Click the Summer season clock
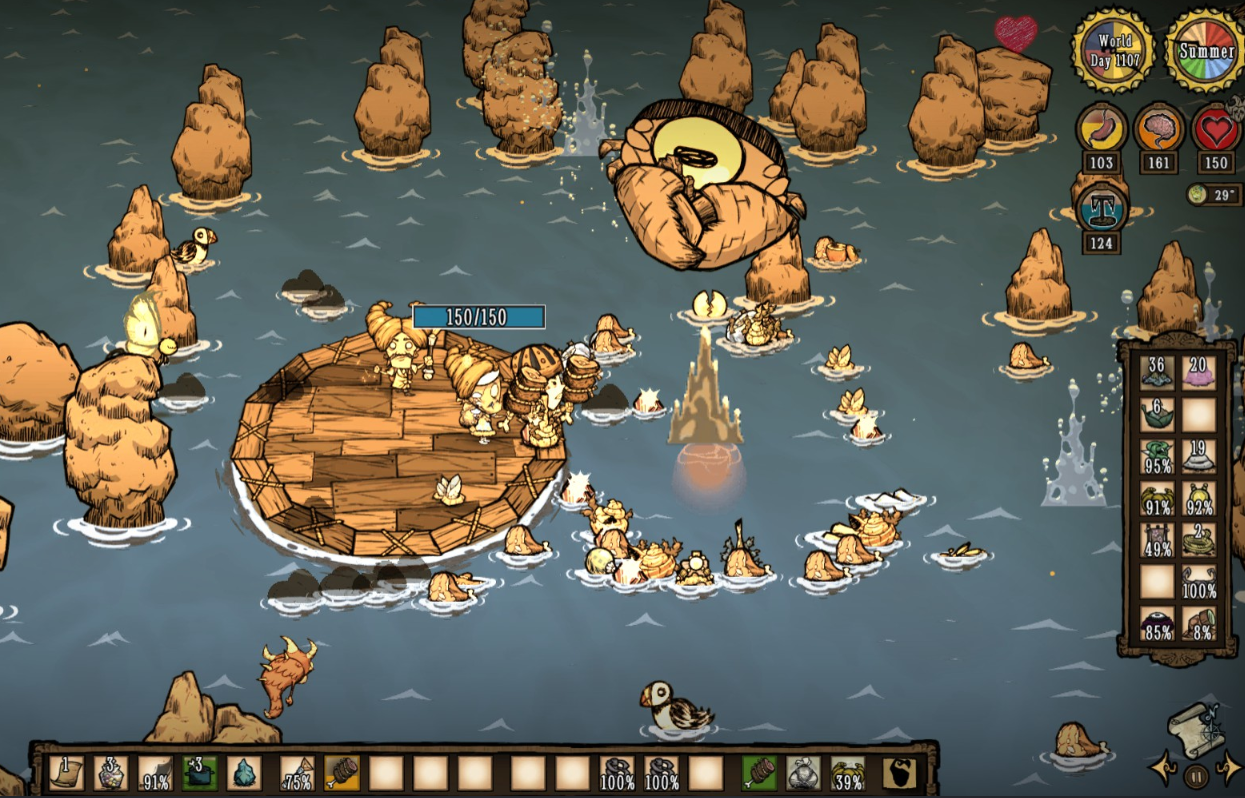This screenshot has width=1245, height=798. click(x=1206, y=51)
